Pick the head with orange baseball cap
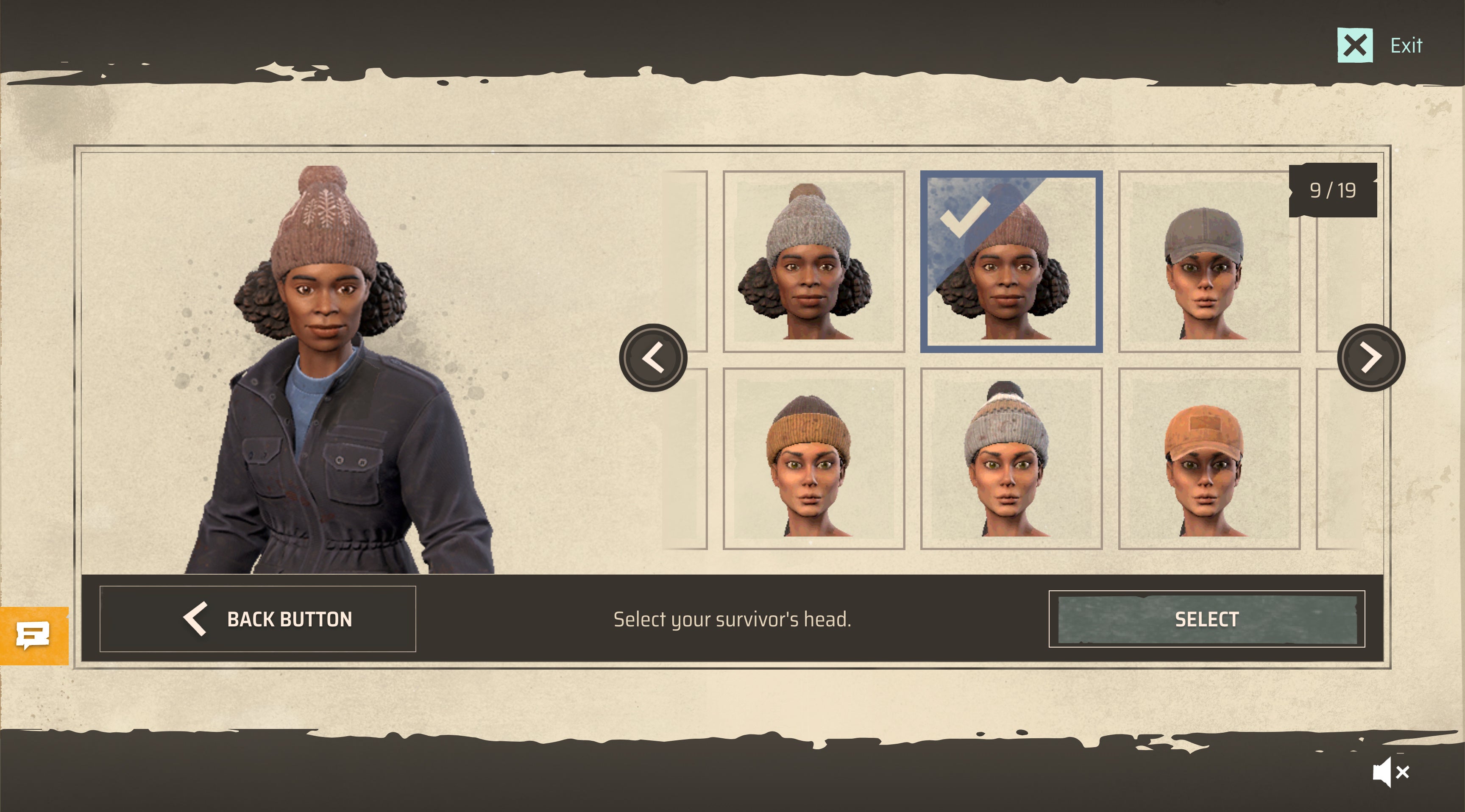 point(1209,459)
